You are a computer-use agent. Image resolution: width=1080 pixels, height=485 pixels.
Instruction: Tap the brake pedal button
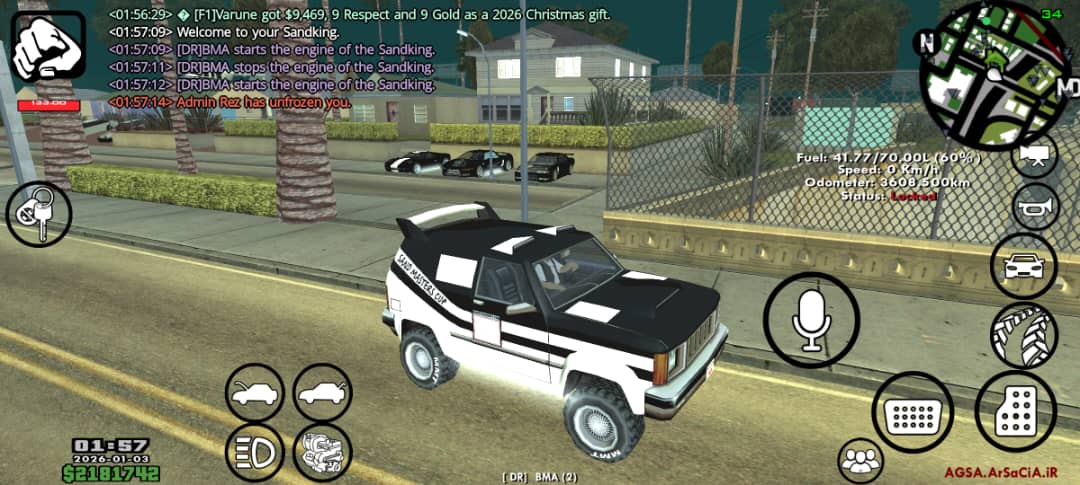913,412
